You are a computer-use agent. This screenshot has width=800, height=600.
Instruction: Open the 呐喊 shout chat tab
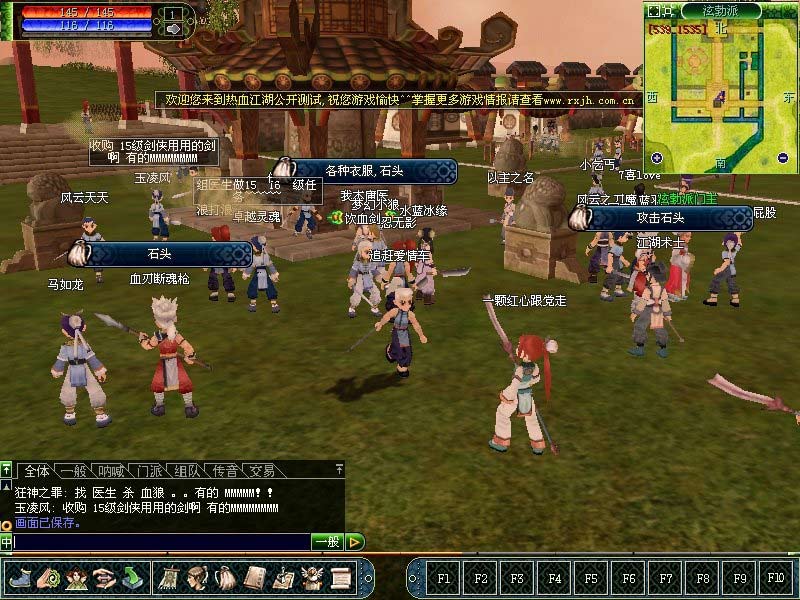click(113, 470)
